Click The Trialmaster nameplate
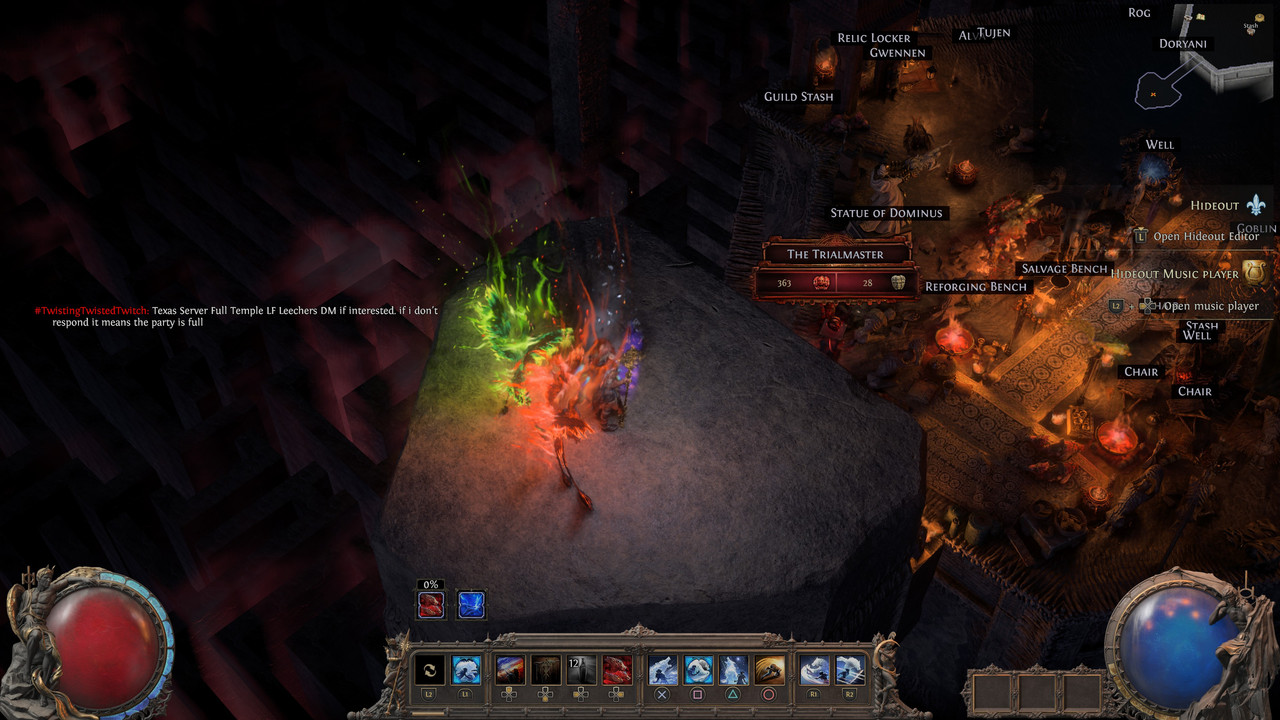This screenshot has height=720, width=1280. coord(835,254)
